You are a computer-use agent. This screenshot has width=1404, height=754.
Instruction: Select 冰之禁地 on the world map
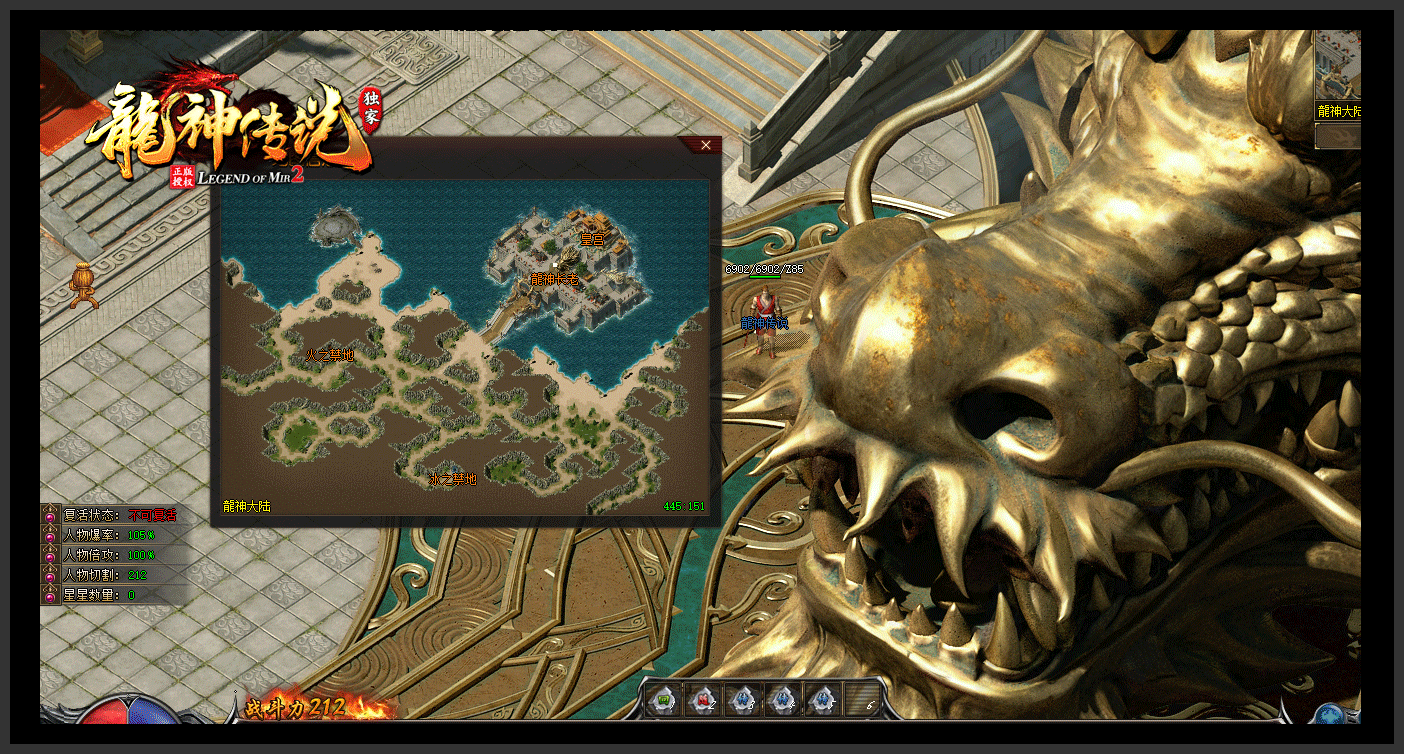tap(453, 479)
